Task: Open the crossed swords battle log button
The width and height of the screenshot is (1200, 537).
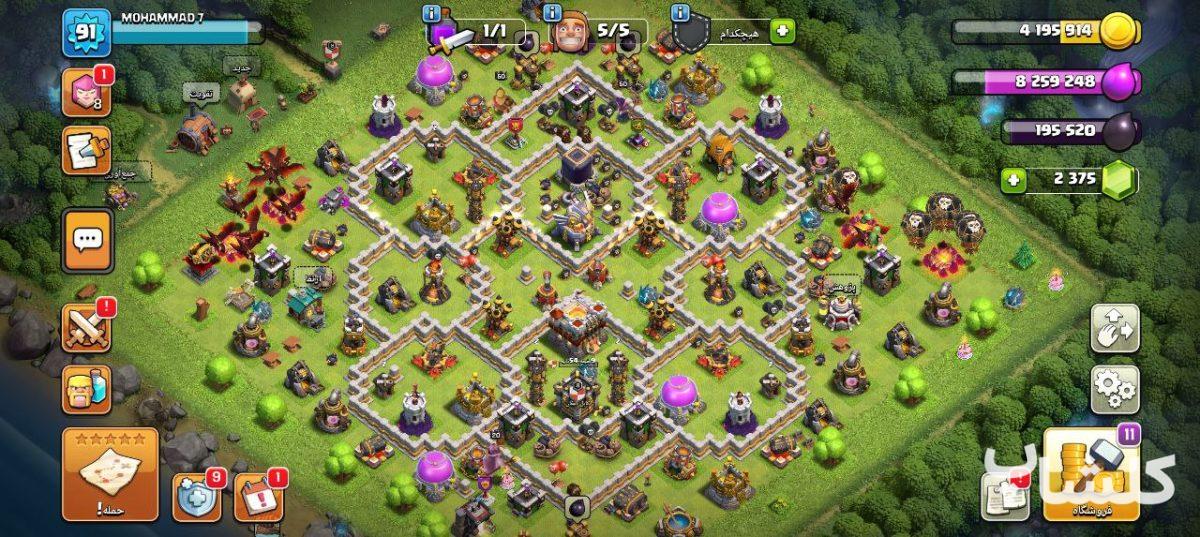Action: click(x=87, y=327)
